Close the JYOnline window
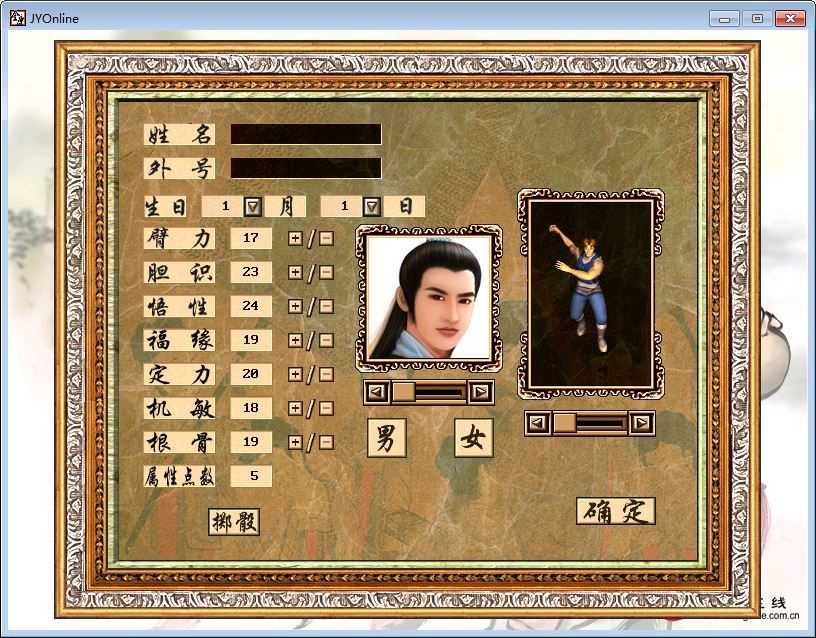The width and height of the screenshot is (816, 638). tap(791, 18)
